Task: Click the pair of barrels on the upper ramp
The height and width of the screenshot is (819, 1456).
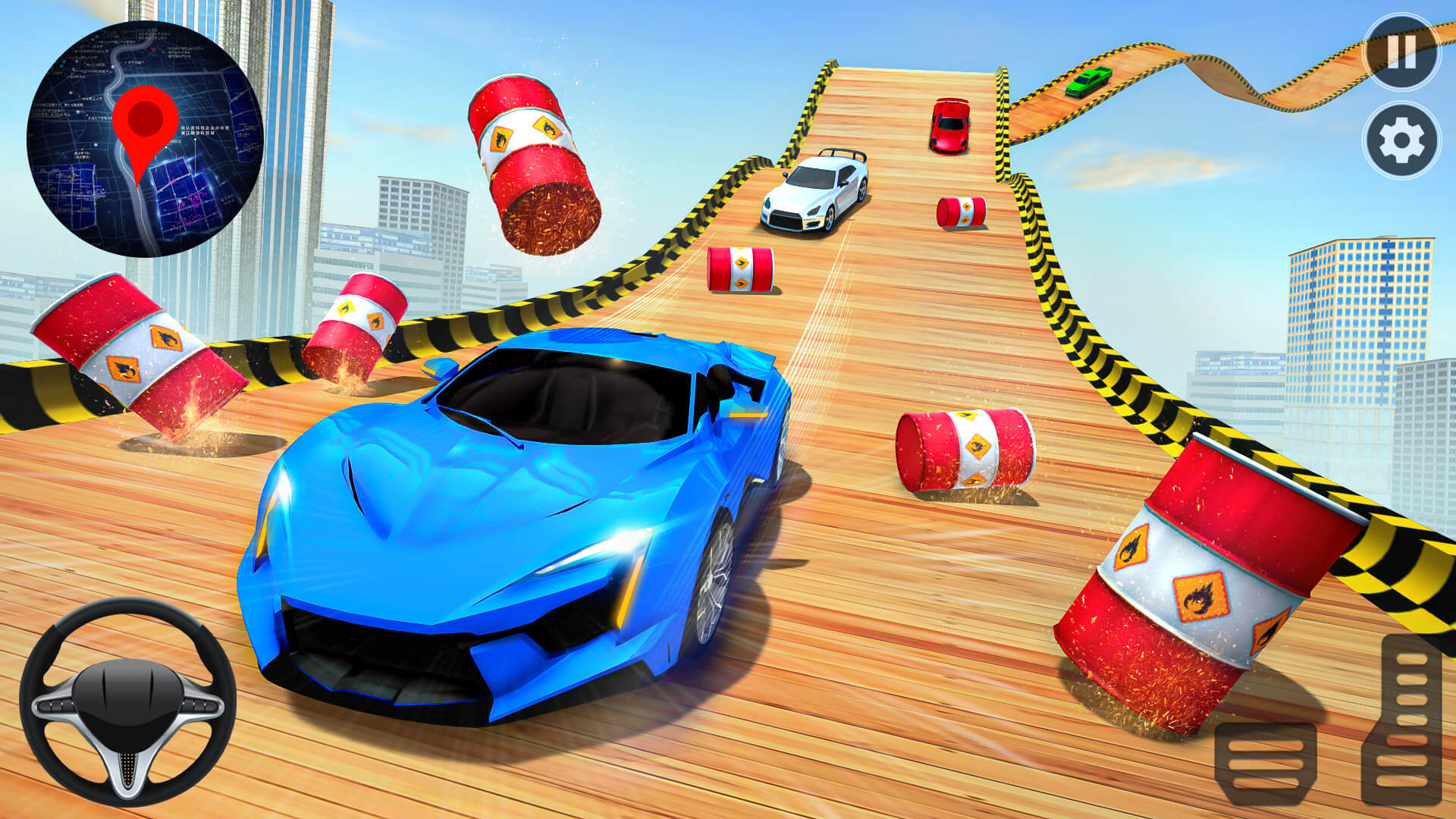Action: [739, 269]
